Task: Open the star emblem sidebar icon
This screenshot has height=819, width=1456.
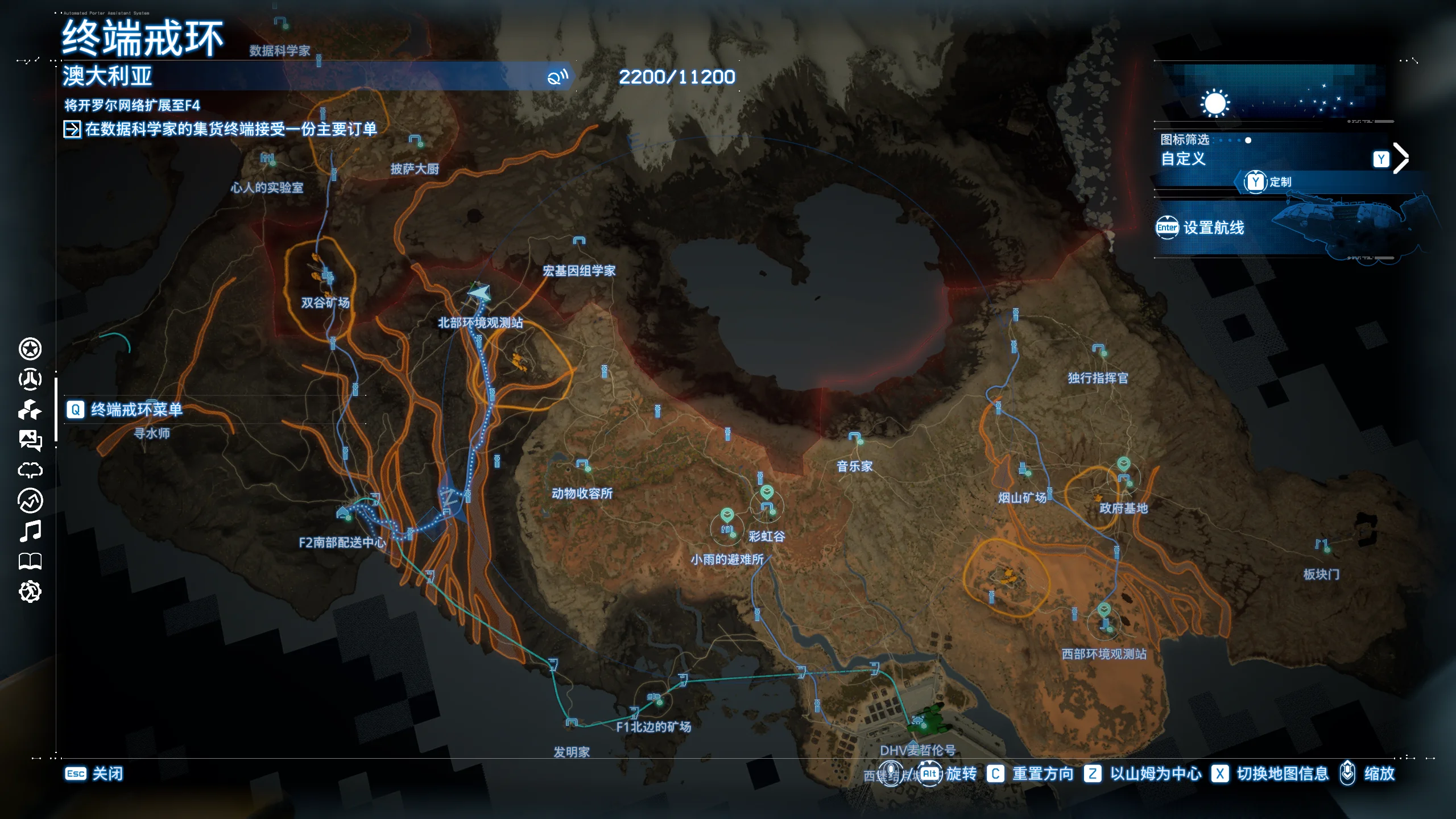Action: pos(30,349)
